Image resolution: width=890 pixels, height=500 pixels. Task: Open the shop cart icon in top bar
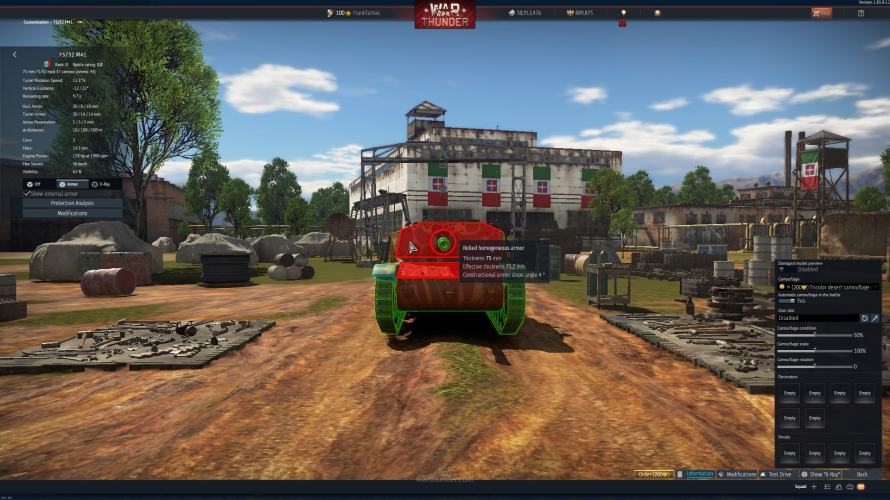(821, 13)
